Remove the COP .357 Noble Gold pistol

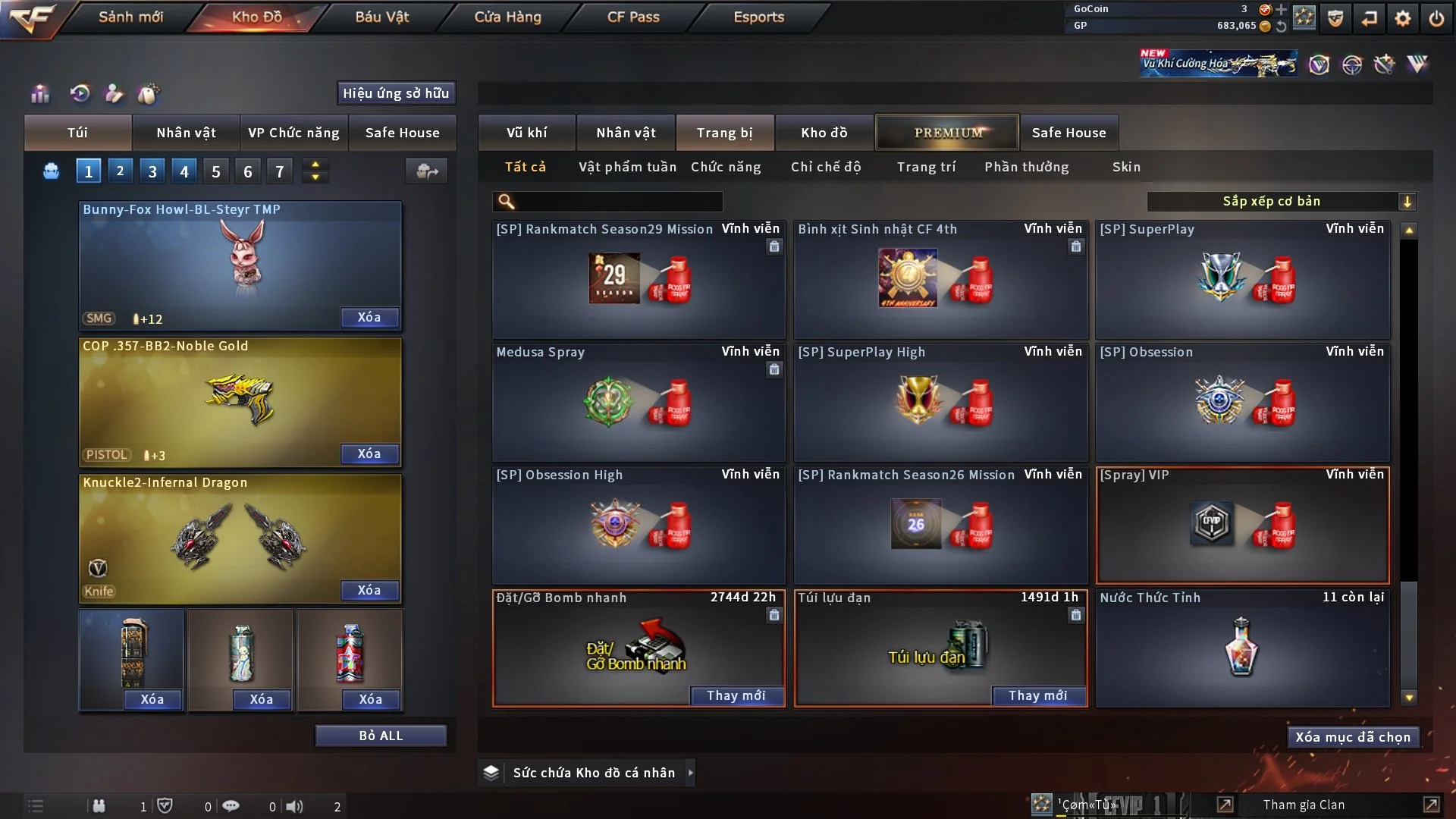coord(369,453)
